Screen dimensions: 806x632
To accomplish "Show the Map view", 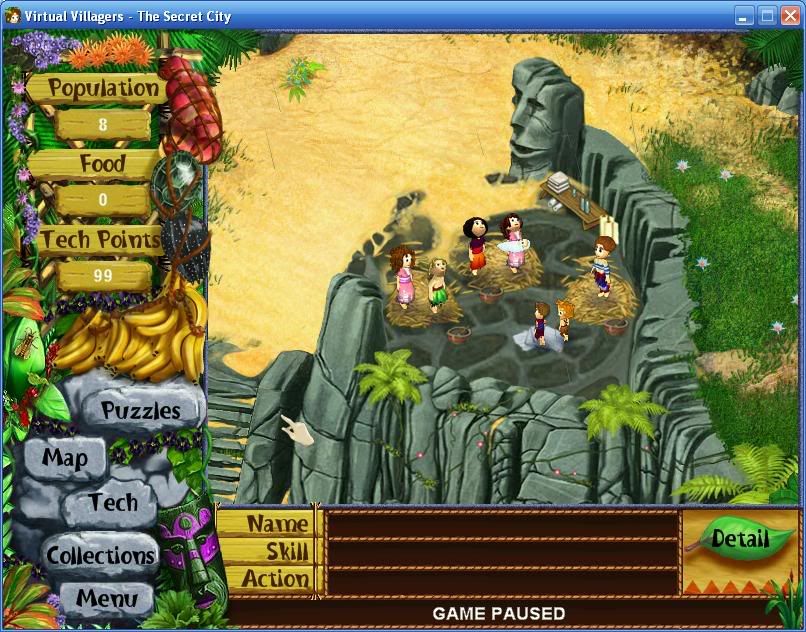I will (x=65, y=459).
